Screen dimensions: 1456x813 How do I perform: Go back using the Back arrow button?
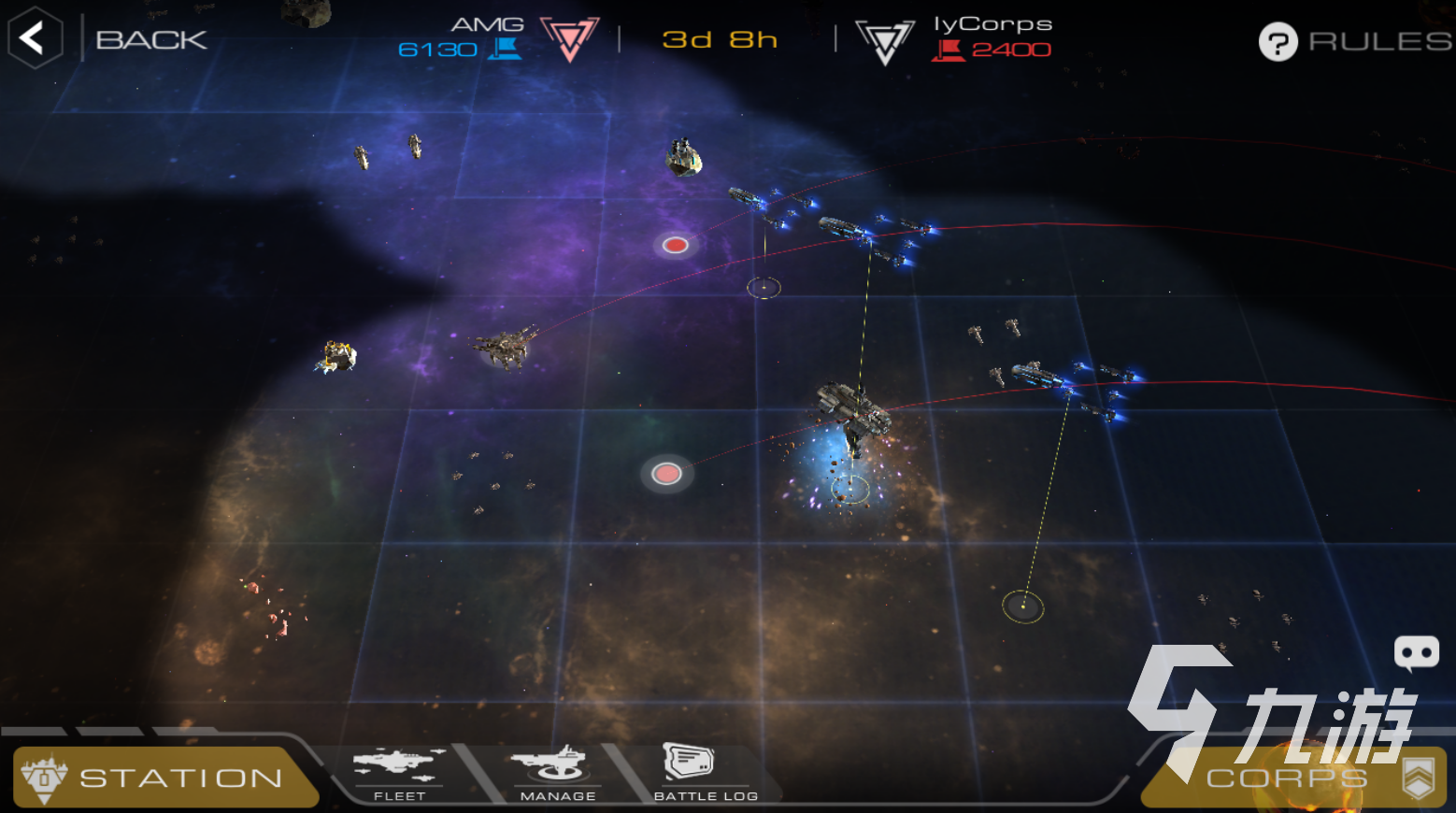point(35,38)
